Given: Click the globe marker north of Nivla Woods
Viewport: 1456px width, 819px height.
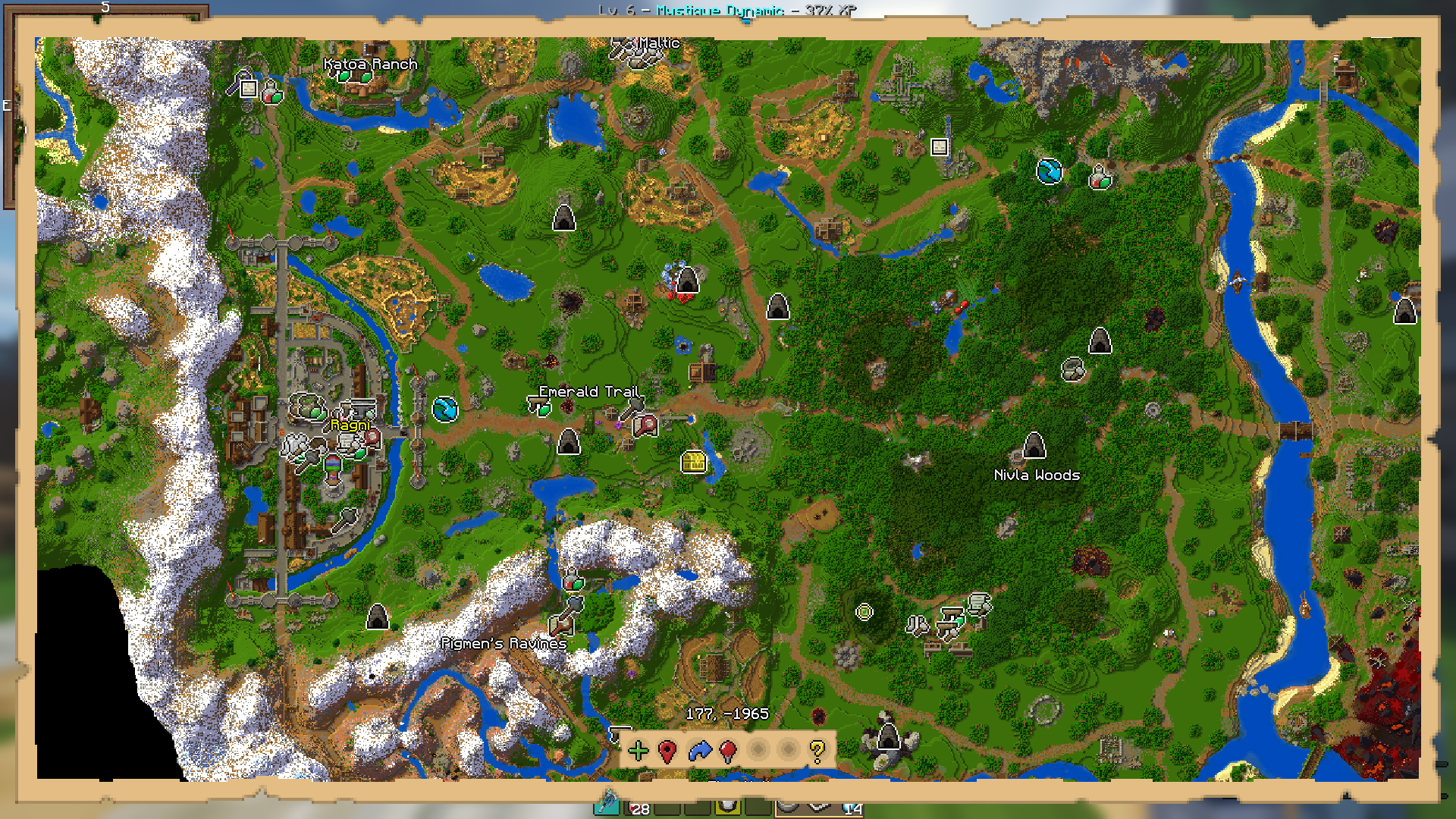Looking at the screenshot, I should tap(1049, 171).
